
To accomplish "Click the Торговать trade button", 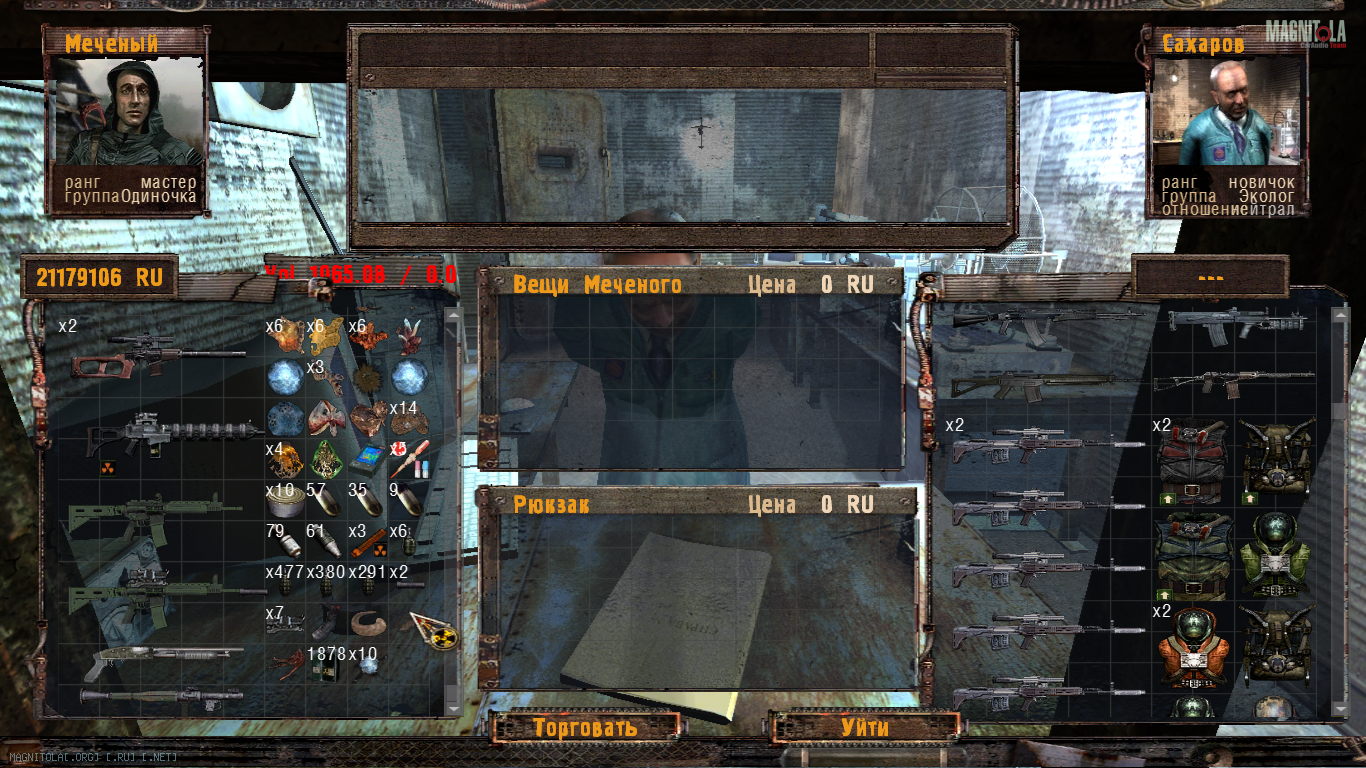I will tap(585, 727).
